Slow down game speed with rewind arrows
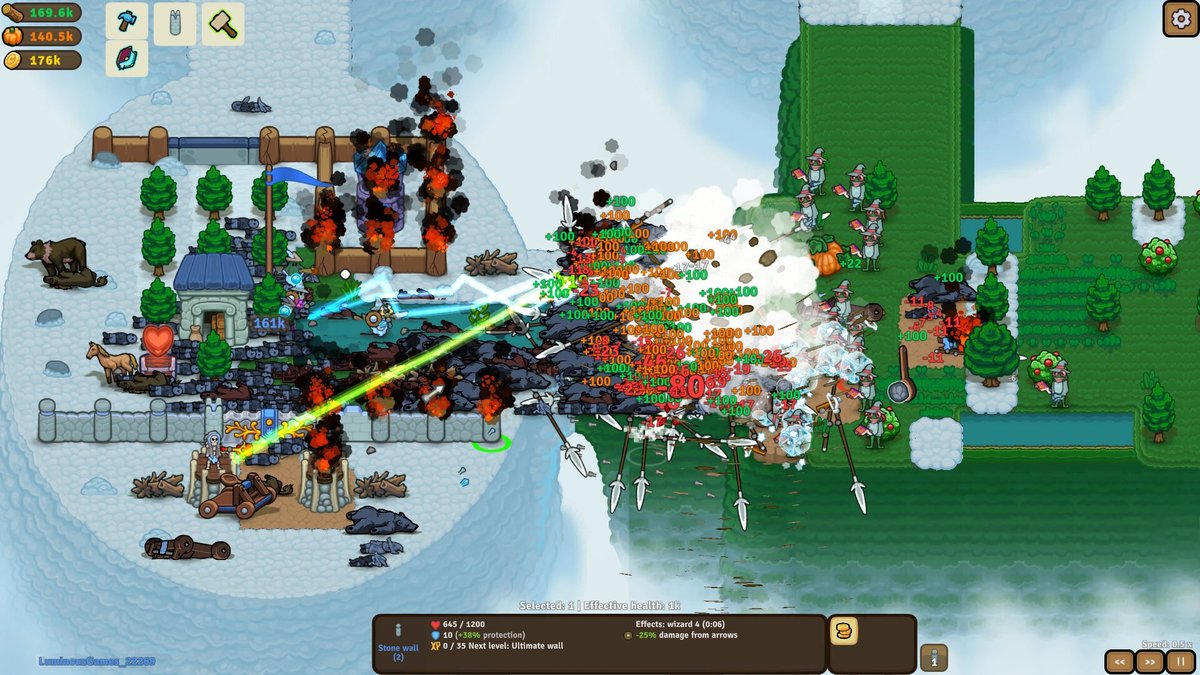Viewport: 1200px width, 675px height. pyautogui.click(x=1120, y=661)
